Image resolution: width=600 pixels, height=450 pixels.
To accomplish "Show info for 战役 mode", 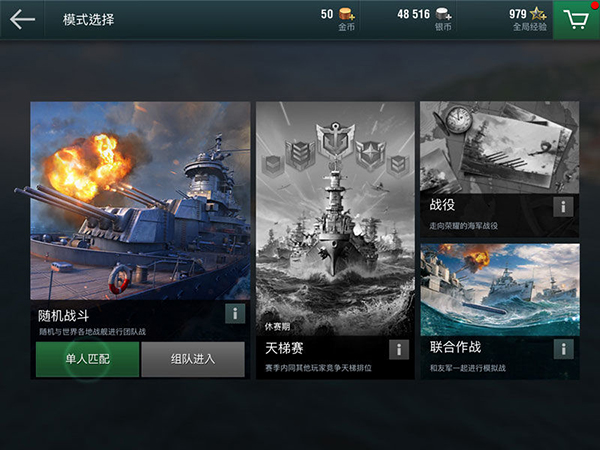I will (563, 207).
